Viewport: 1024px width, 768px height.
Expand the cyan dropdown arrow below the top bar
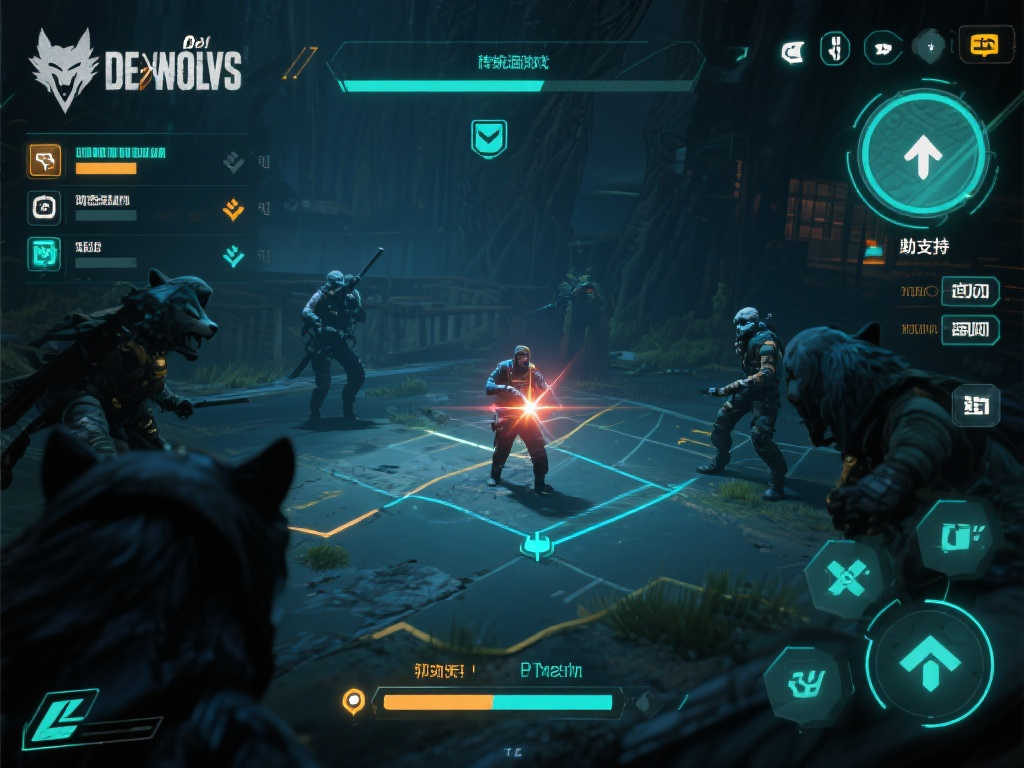click(489, 138)
